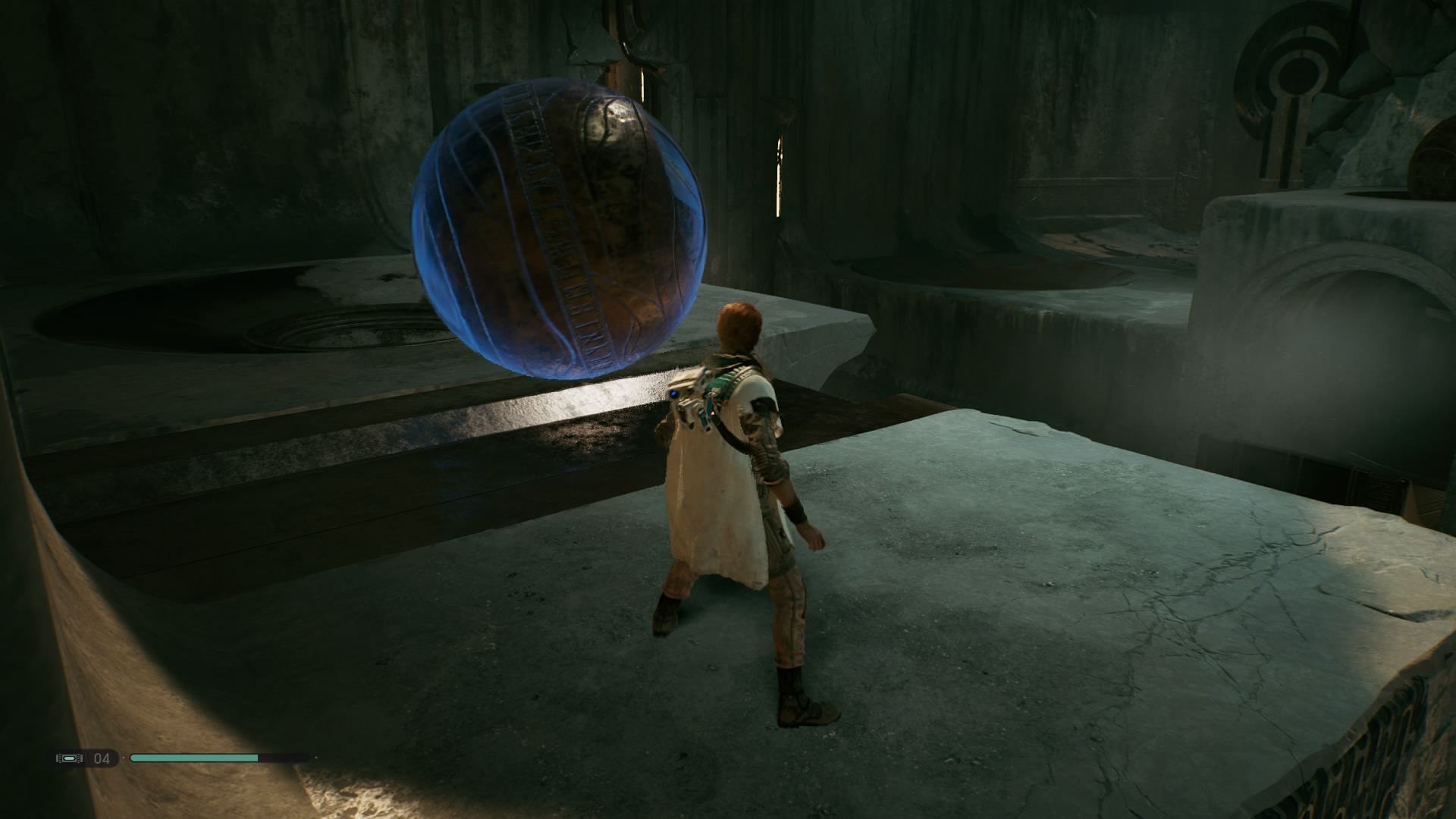
Task: Click the dark stim counter background pill
Action: tap(83, 758)
